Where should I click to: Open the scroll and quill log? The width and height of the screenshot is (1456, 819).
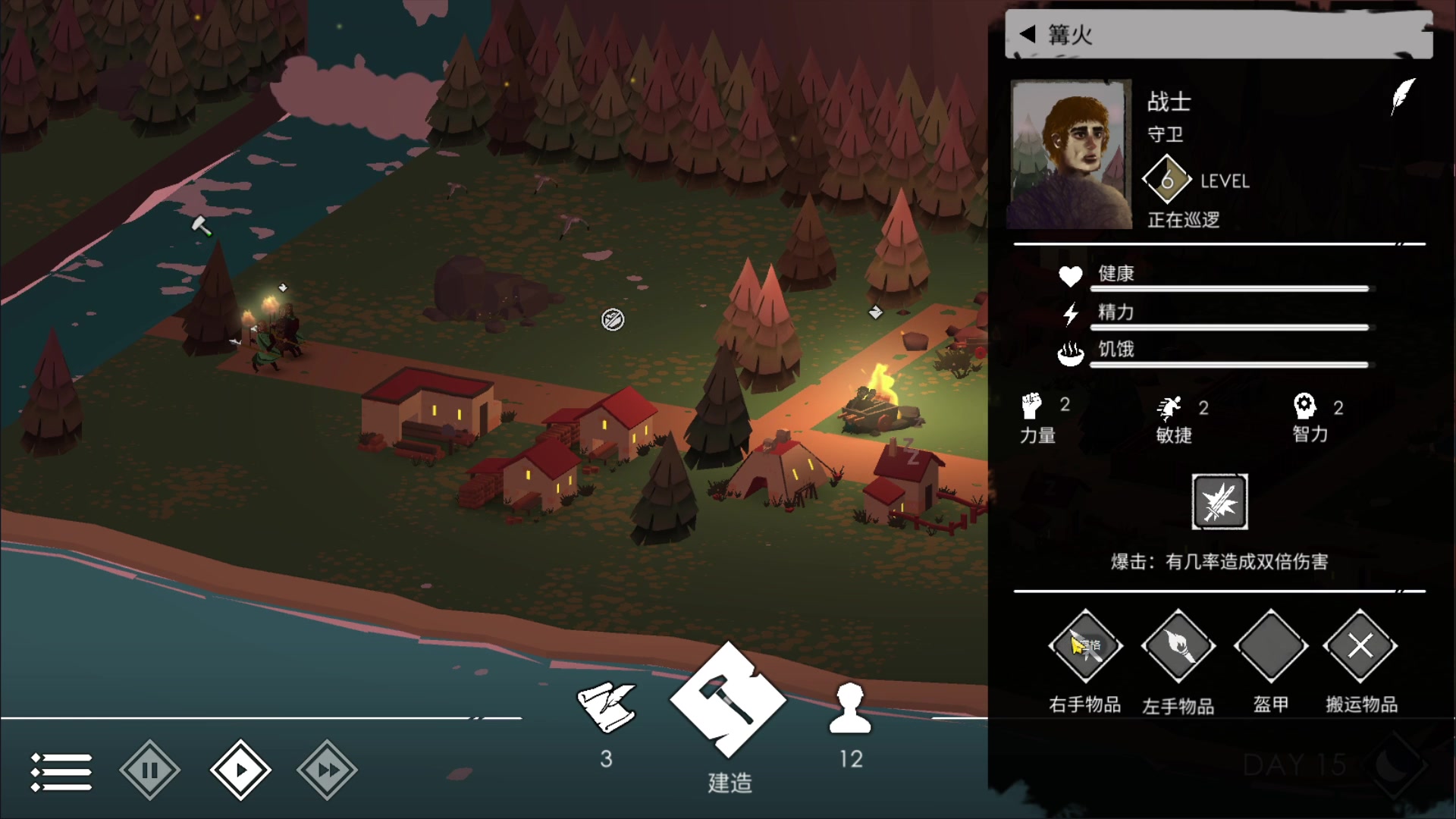pyautogui.click(x=606, y=708)
